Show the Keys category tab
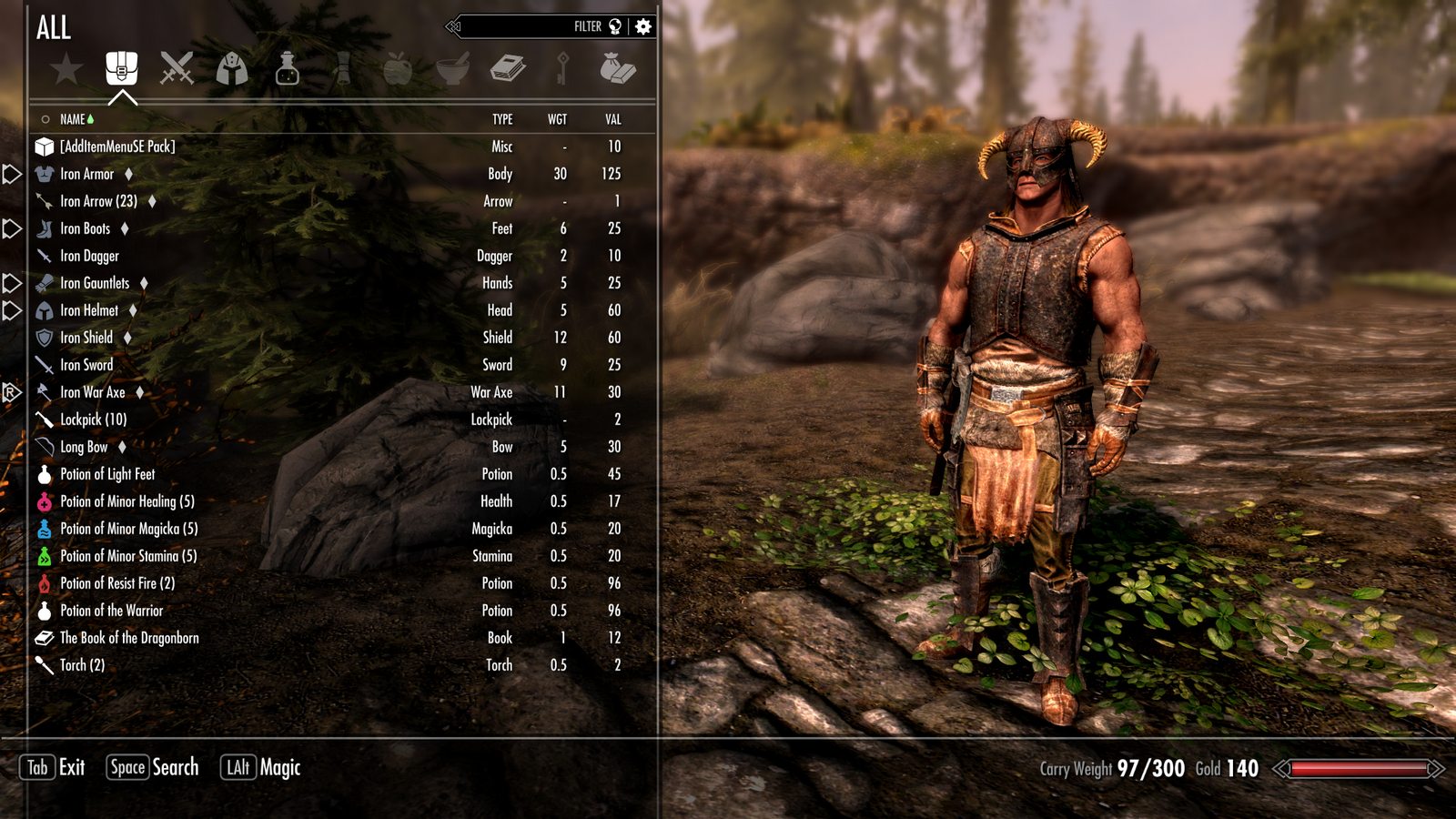This screenshot has height=819, width=1456. tap(563, 69)
